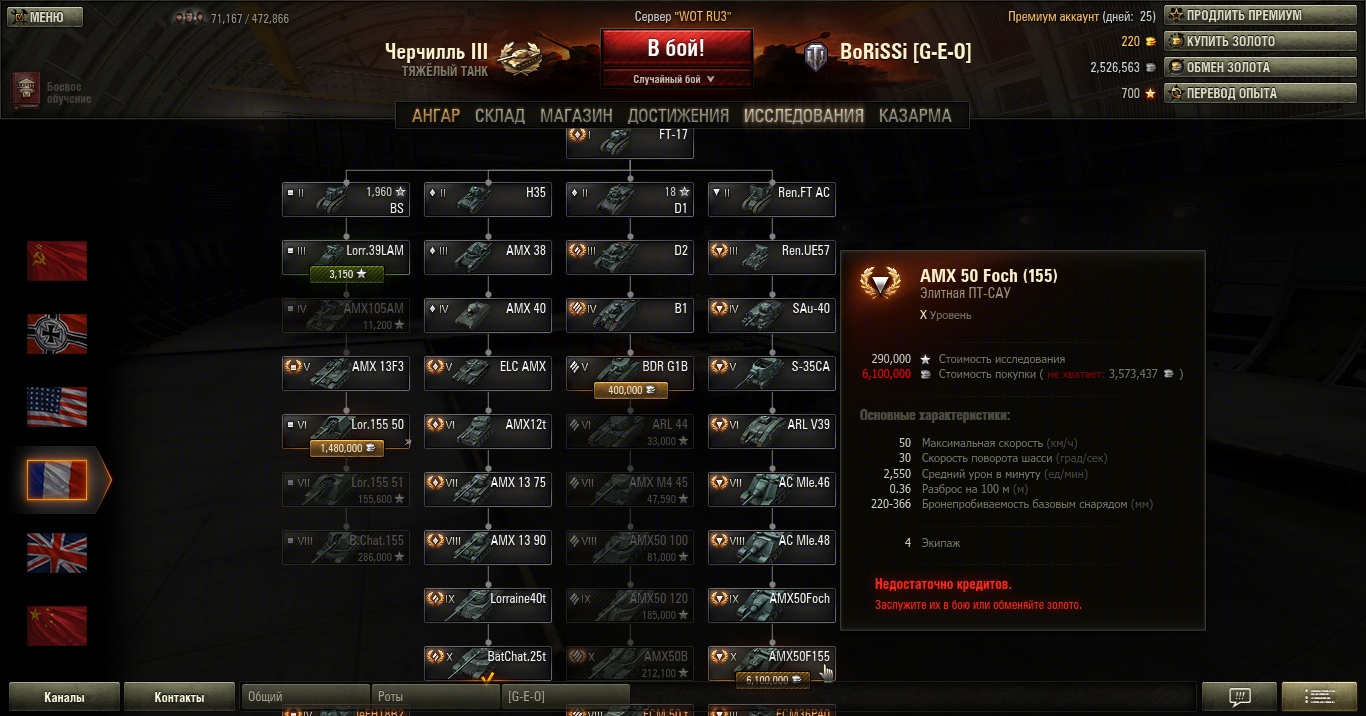
Task: Open the Каналы chat channels
Action: click(x=64, y=697)
